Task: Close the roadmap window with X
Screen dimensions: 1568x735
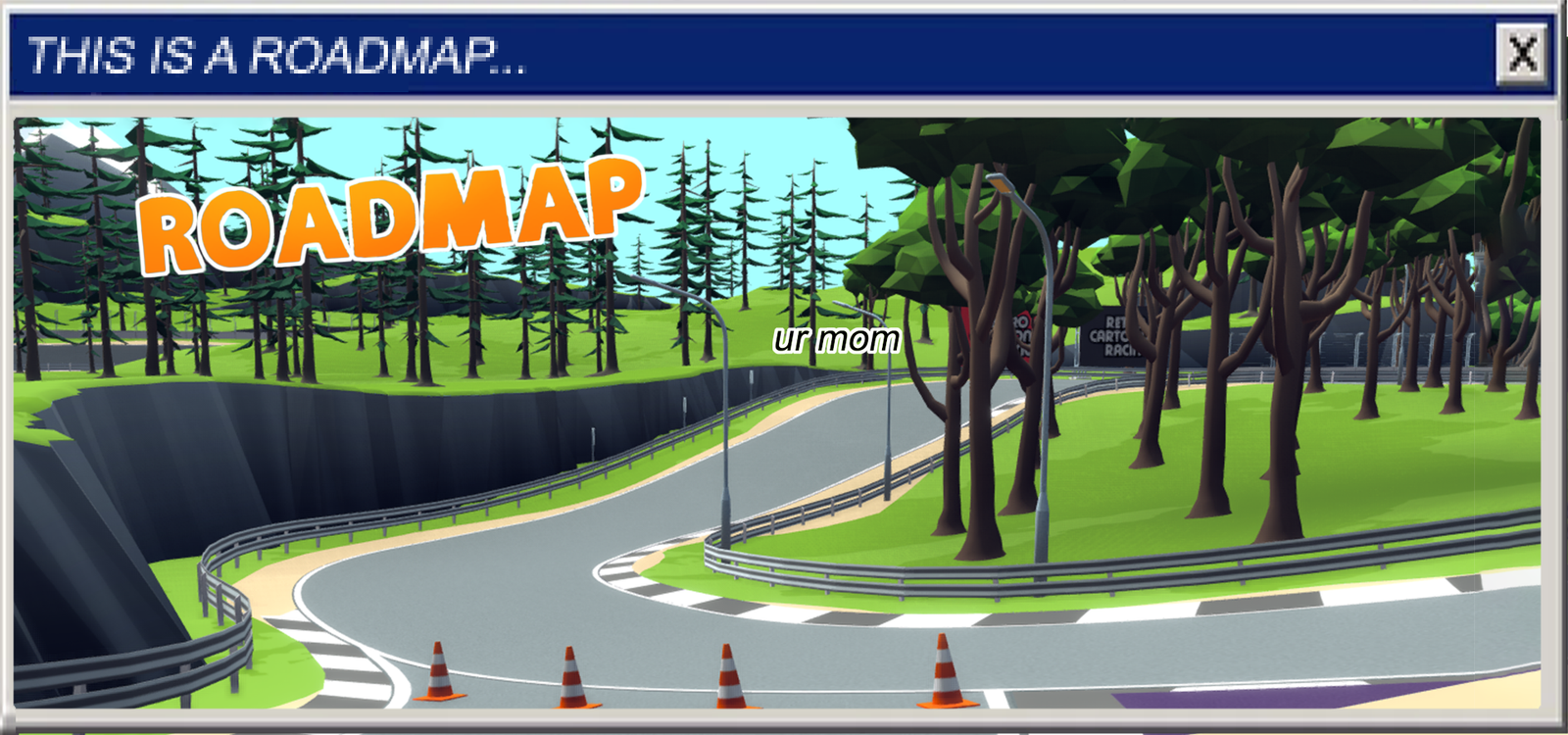Action: [1522, 54]
